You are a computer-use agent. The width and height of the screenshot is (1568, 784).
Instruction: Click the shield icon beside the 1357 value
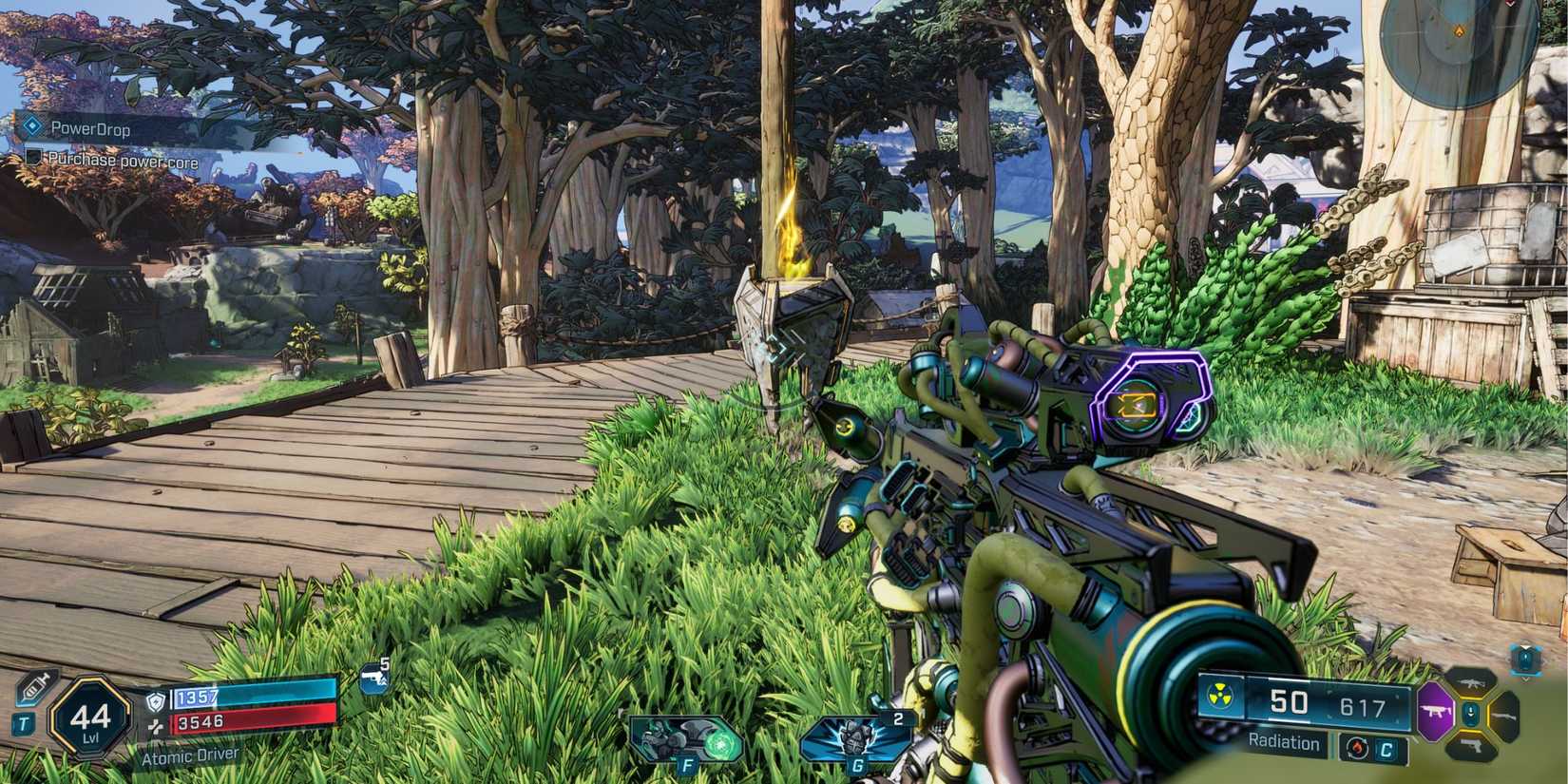(156, 701)
